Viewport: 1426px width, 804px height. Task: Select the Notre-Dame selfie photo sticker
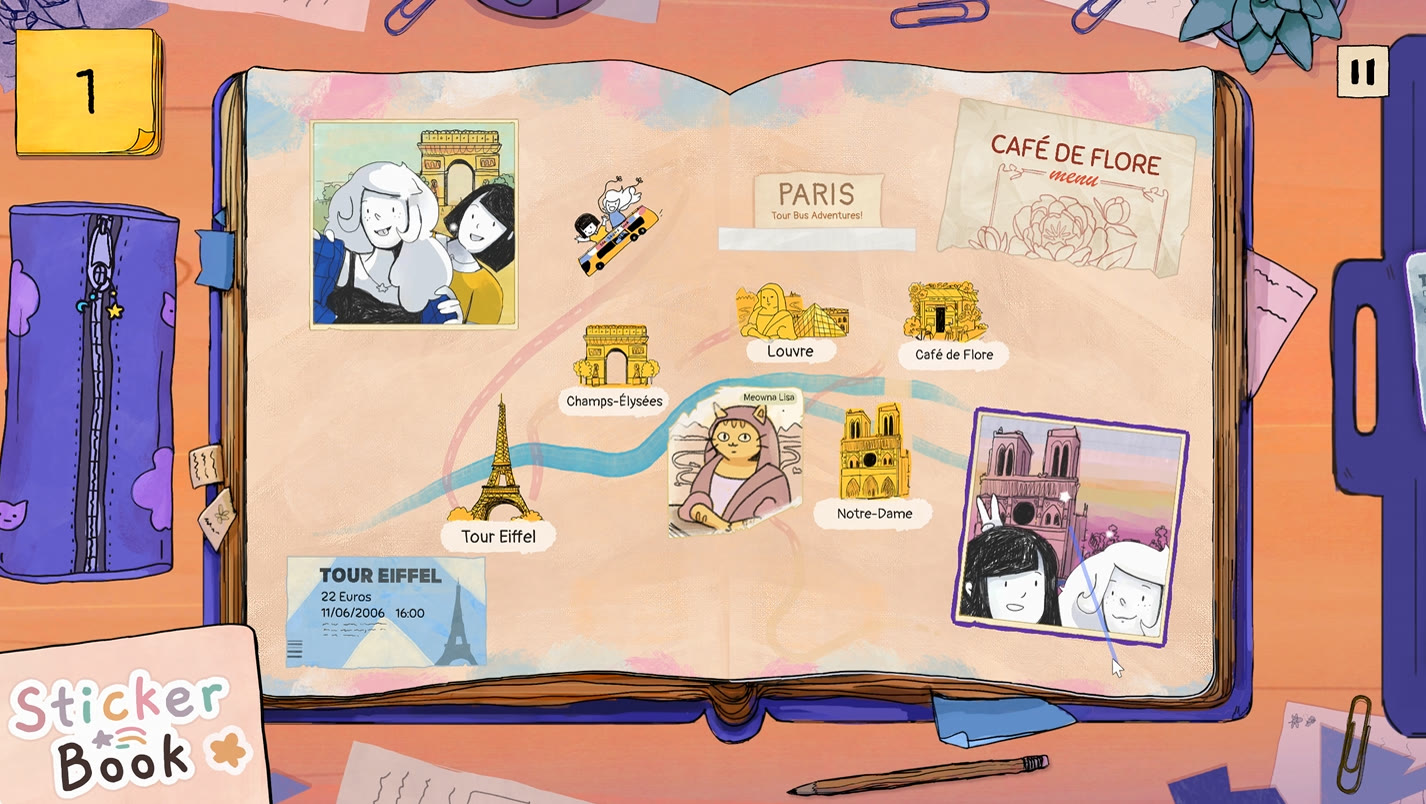coord(1068,529)
